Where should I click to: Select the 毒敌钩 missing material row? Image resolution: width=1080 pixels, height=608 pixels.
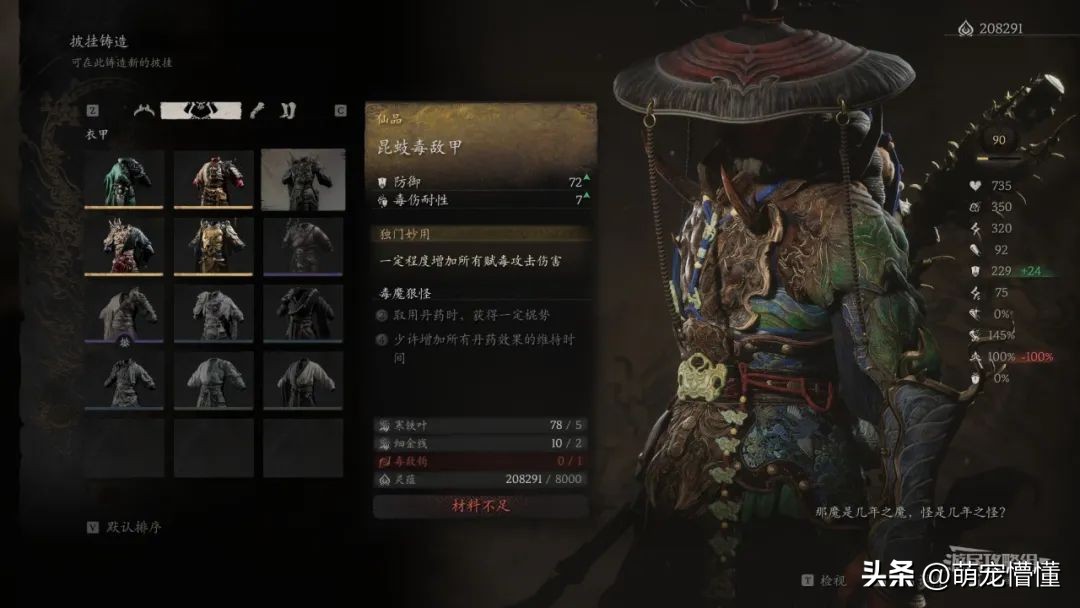[x=480, y=461]
